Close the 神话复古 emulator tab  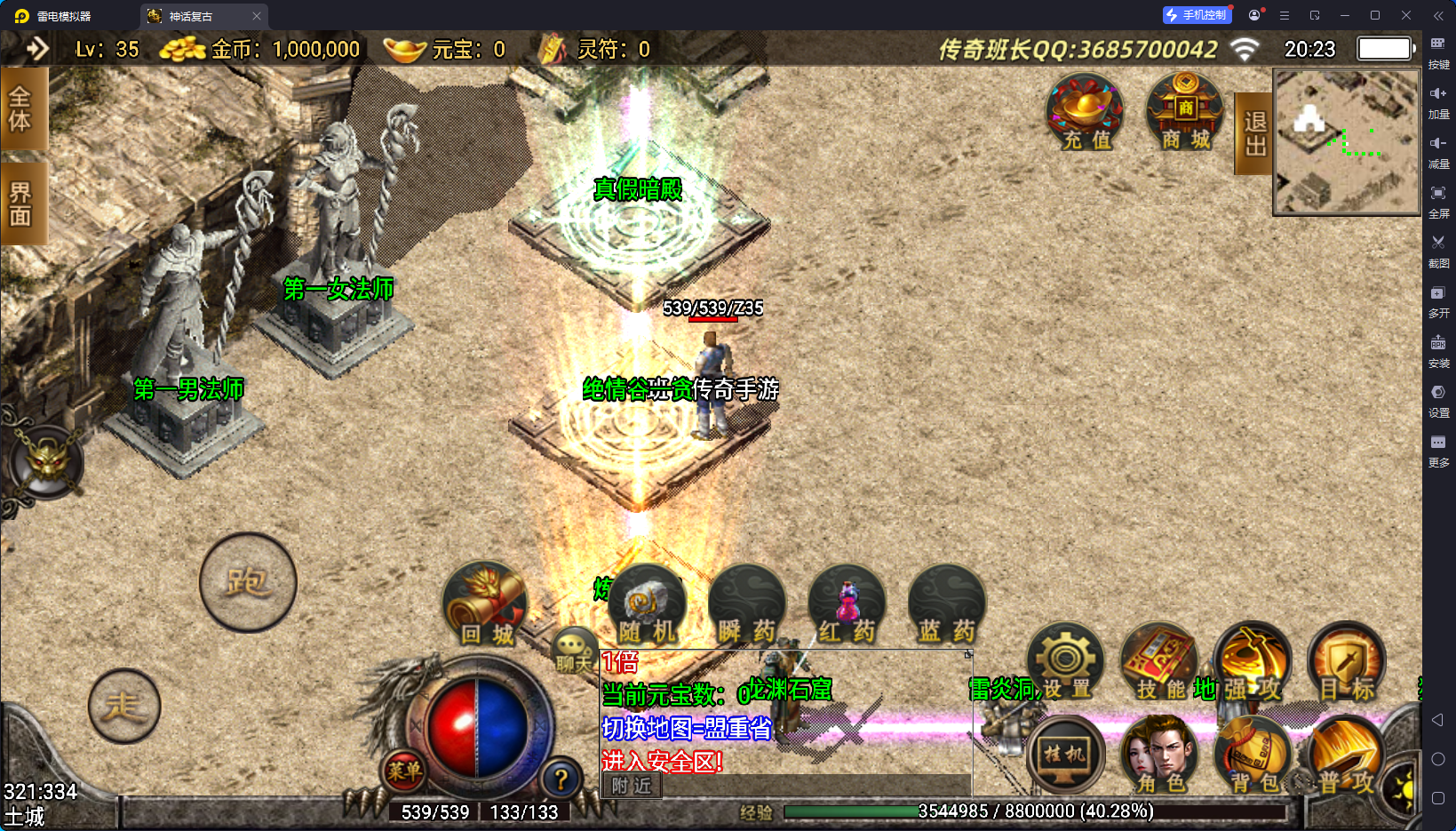click(x=257, y=16)
